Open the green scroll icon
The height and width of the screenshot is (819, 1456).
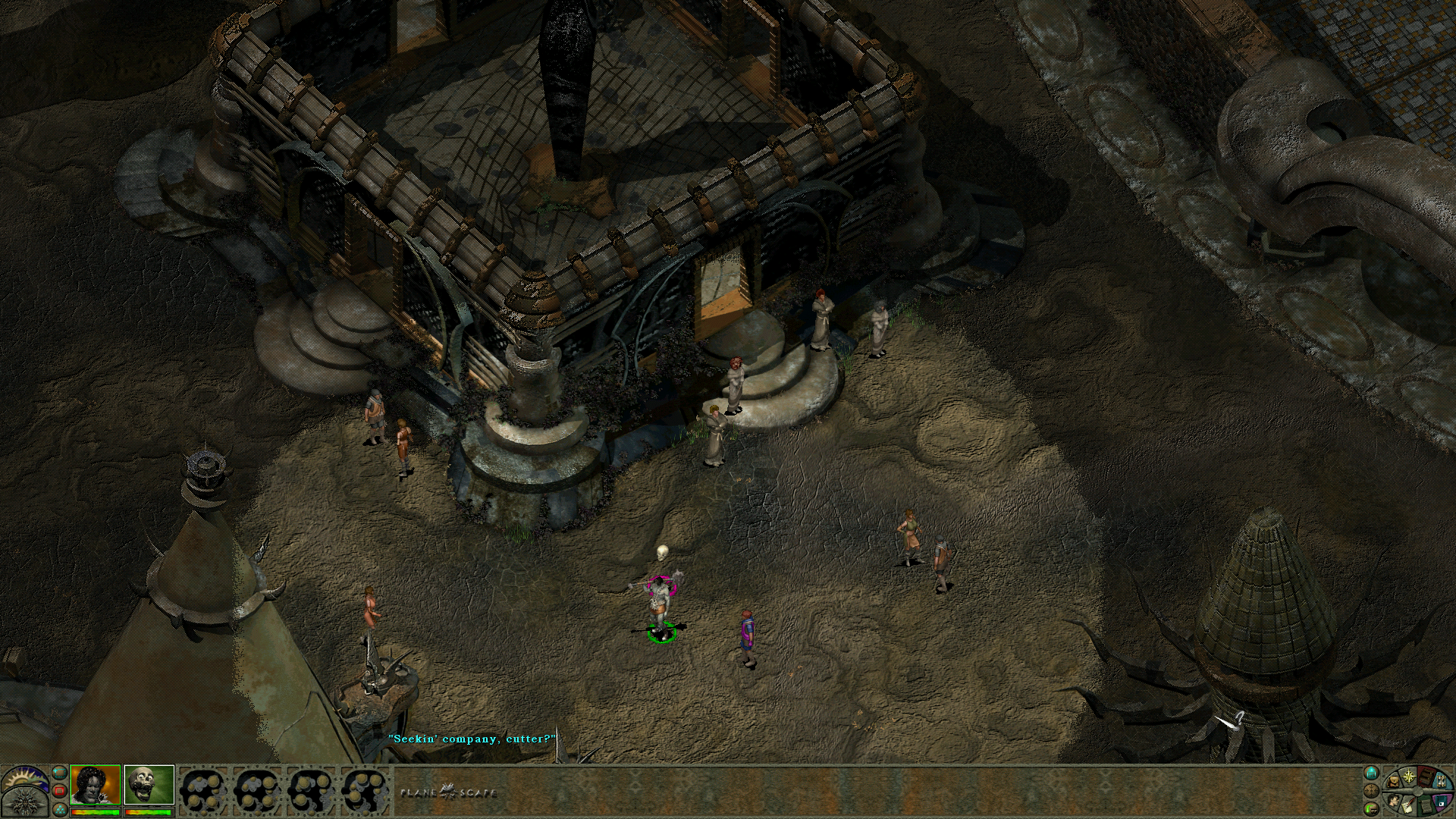tap(1426, 806)
